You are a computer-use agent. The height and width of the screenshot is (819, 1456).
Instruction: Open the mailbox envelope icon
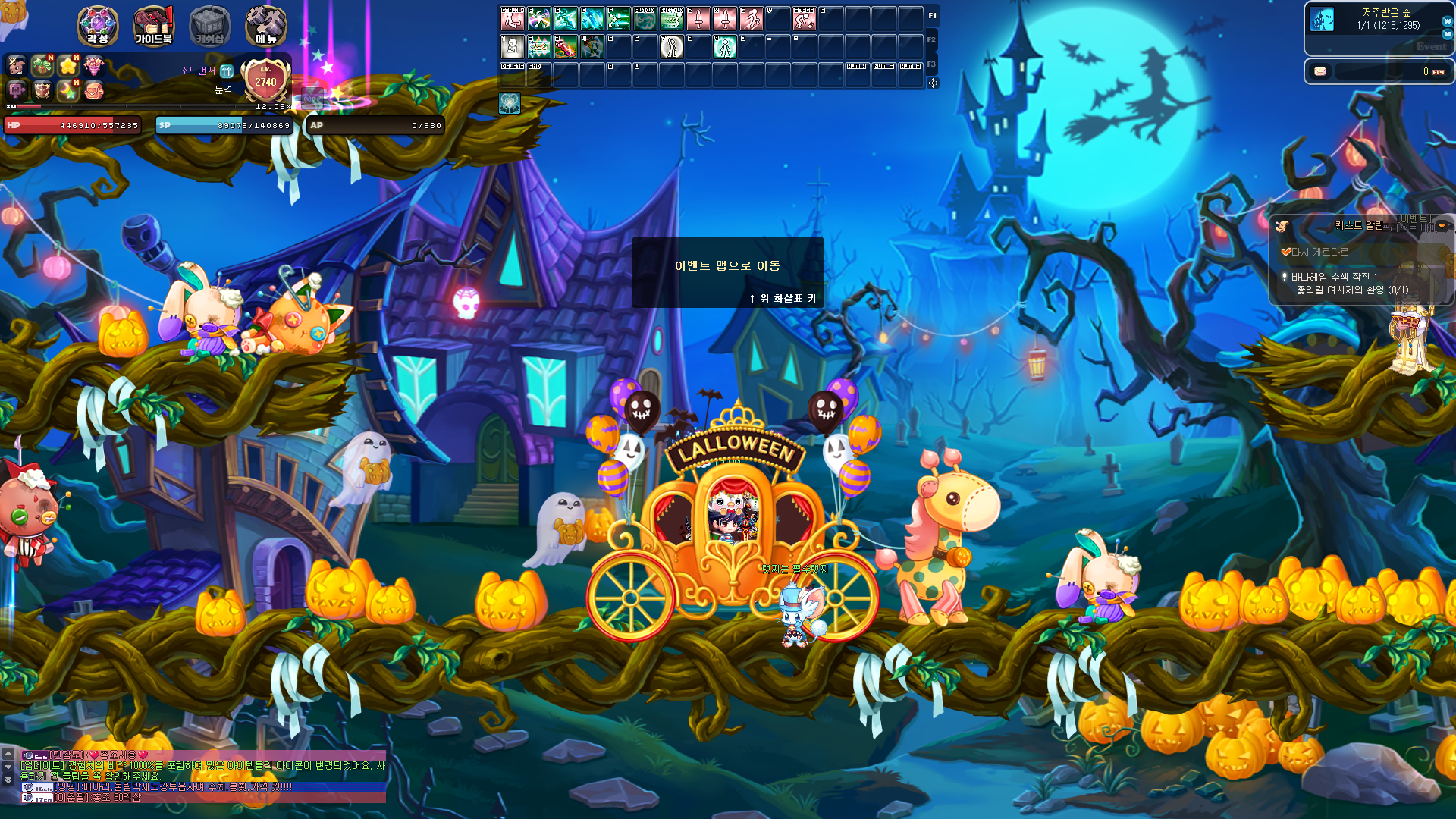pyautogui.click(x=1320, y=71)
